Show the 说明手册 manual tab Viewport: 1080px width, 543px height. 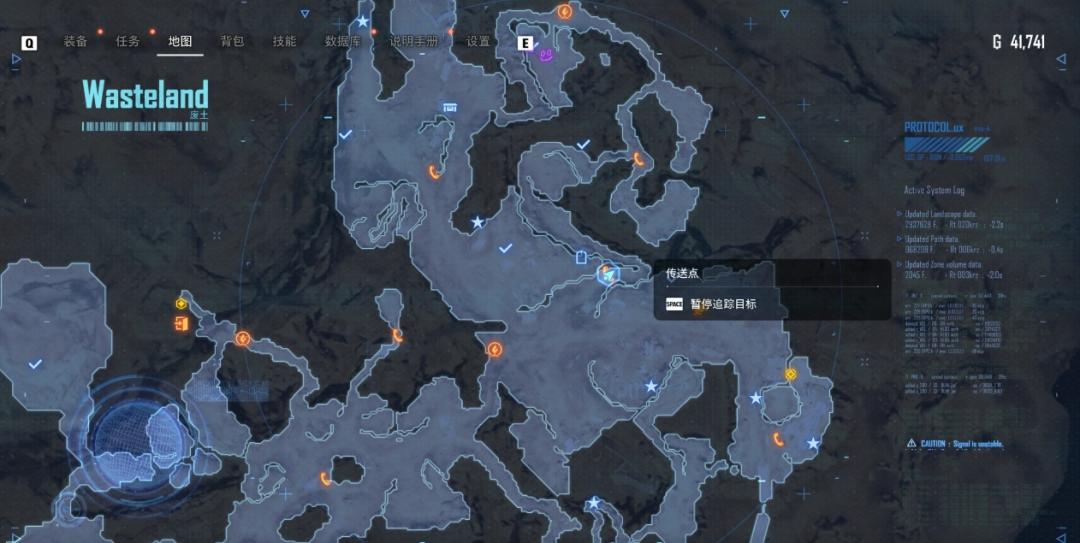click(414, 42)
